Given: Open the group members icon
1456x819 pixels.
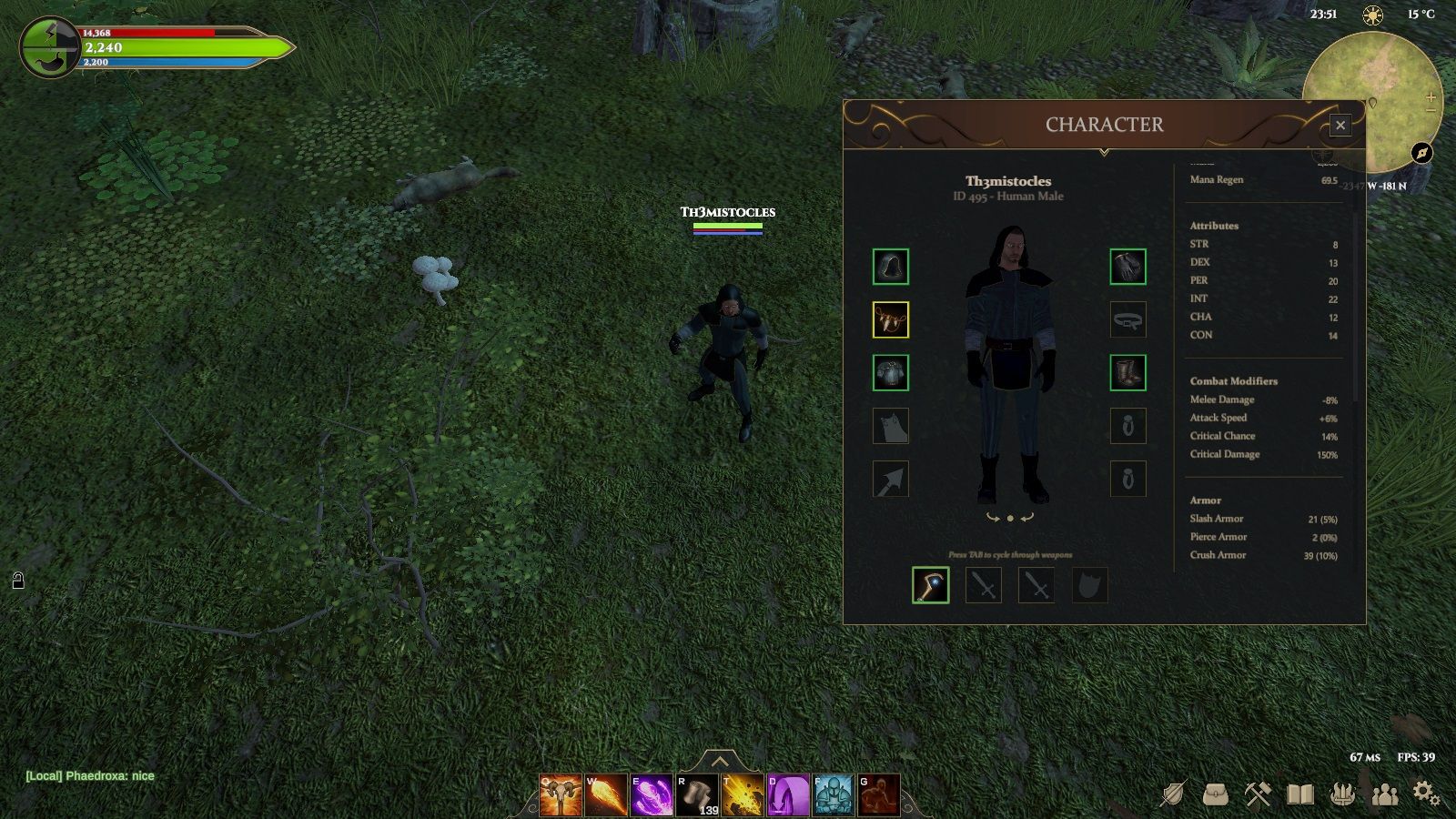Looking at the screenshot, I should 1384,794.
